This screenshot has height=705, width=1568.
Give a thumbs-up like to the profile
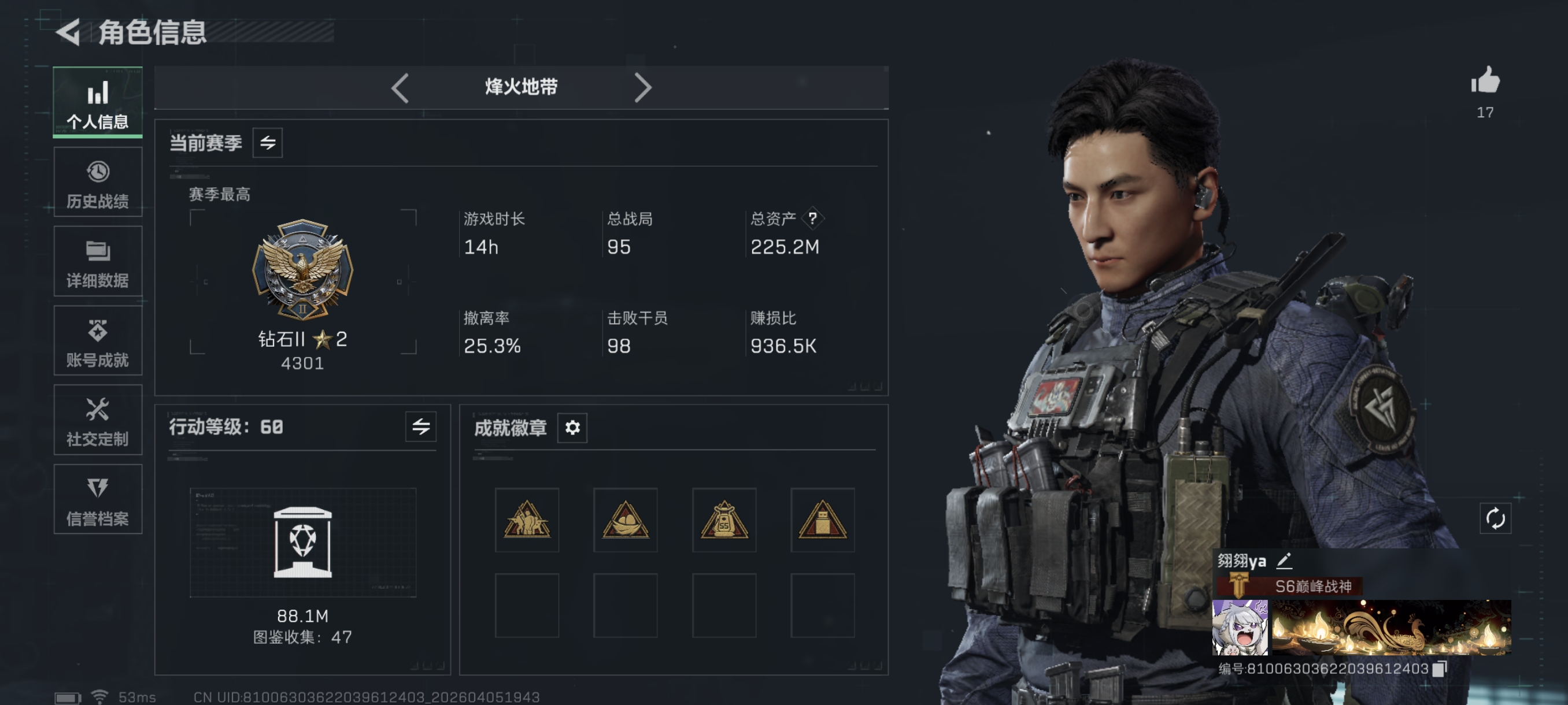tap(1486, 81)
